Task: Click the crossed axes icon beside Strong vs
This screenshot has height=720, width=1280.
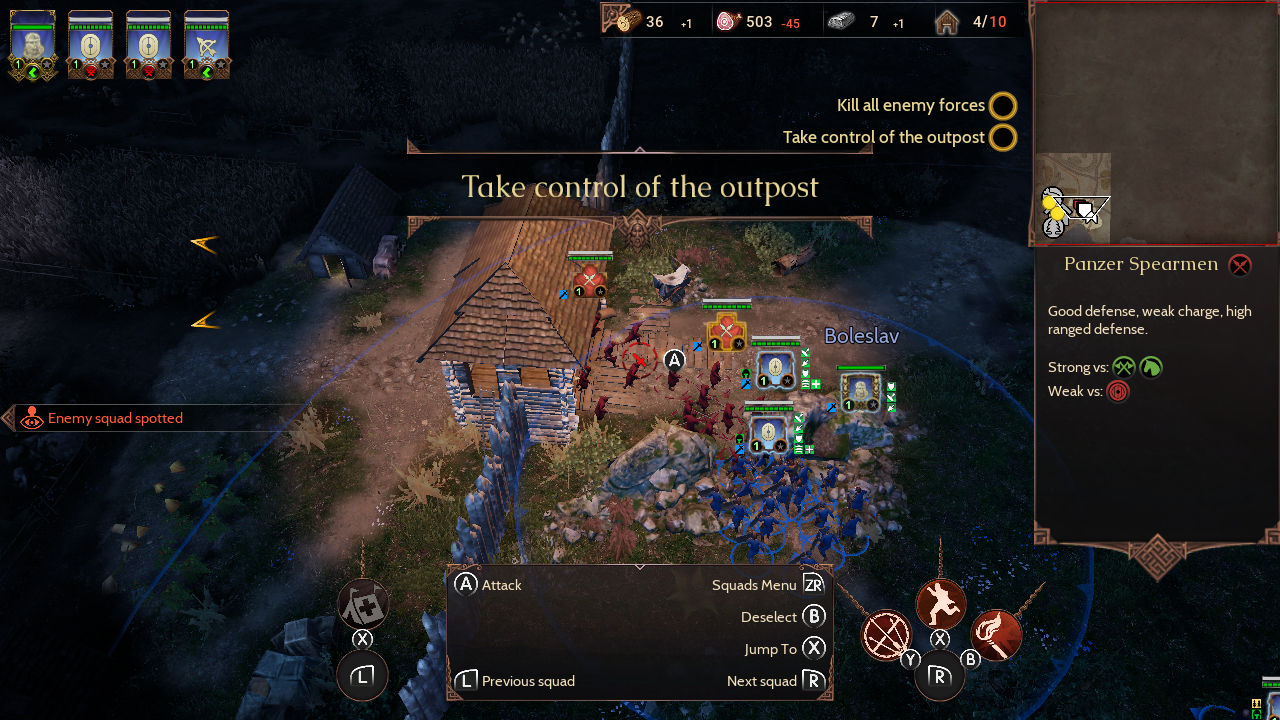Action: 1123,367
